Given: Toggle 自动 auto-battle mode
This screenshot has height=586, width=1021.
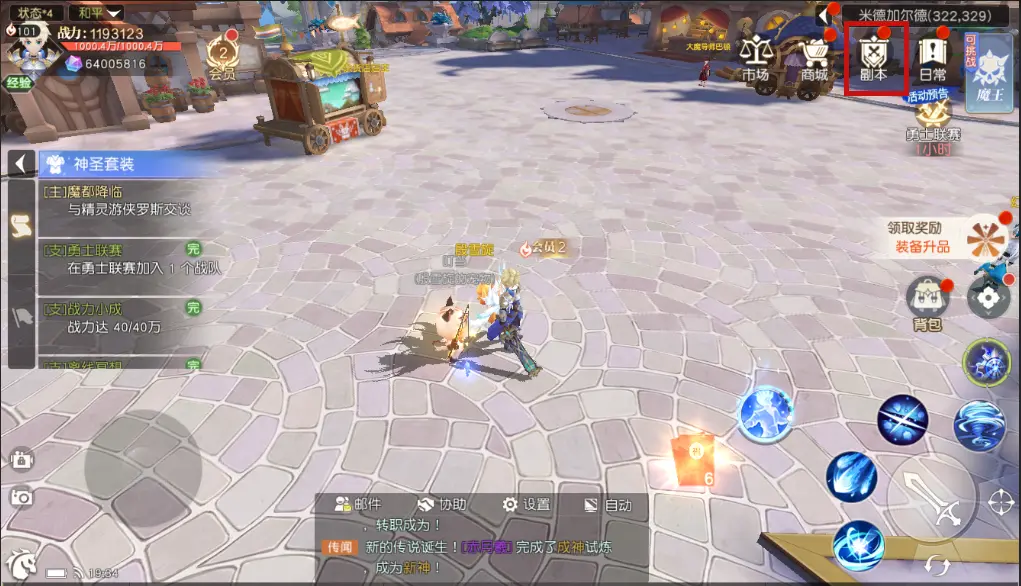Looking at the screenshot, I should click(608, 505).
